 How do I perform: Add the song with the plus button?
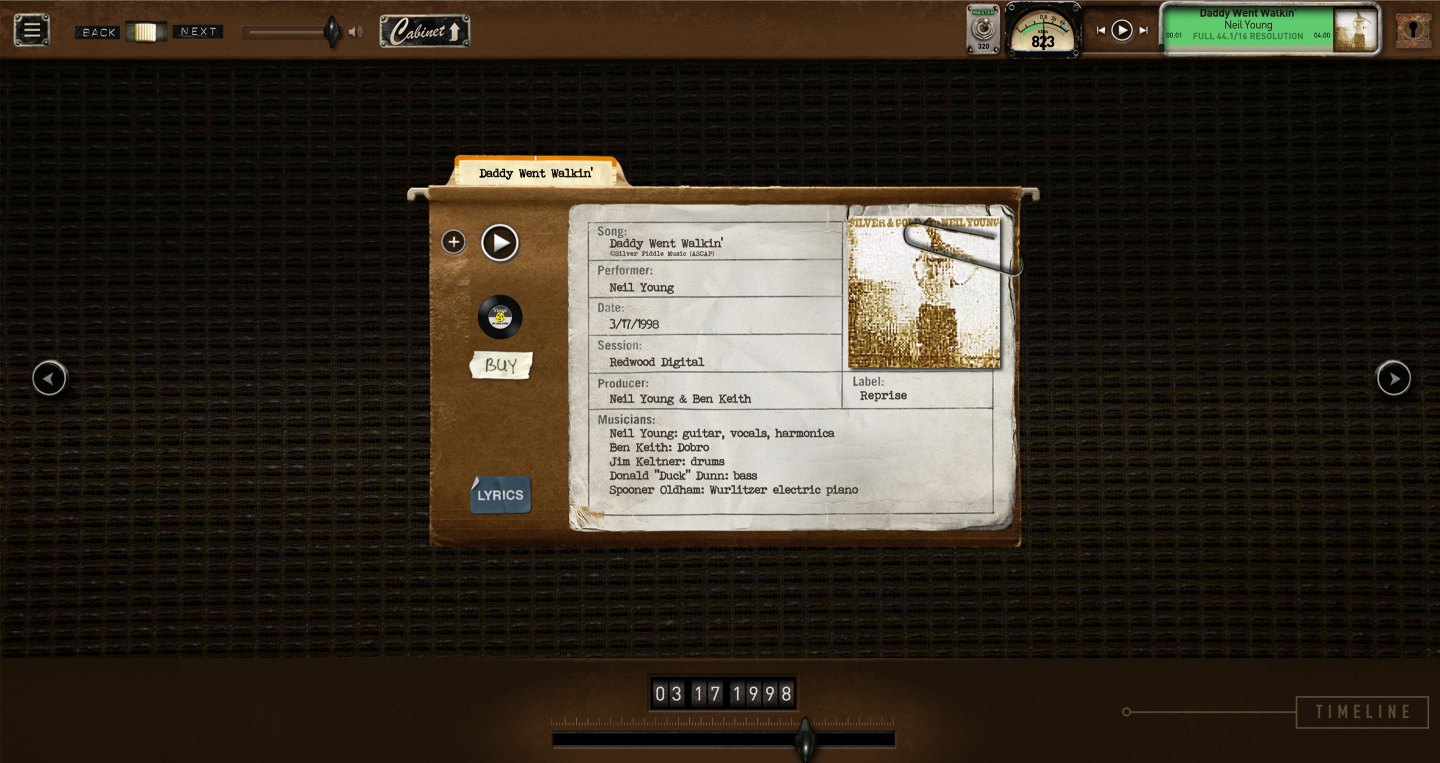tap(453, 242)
